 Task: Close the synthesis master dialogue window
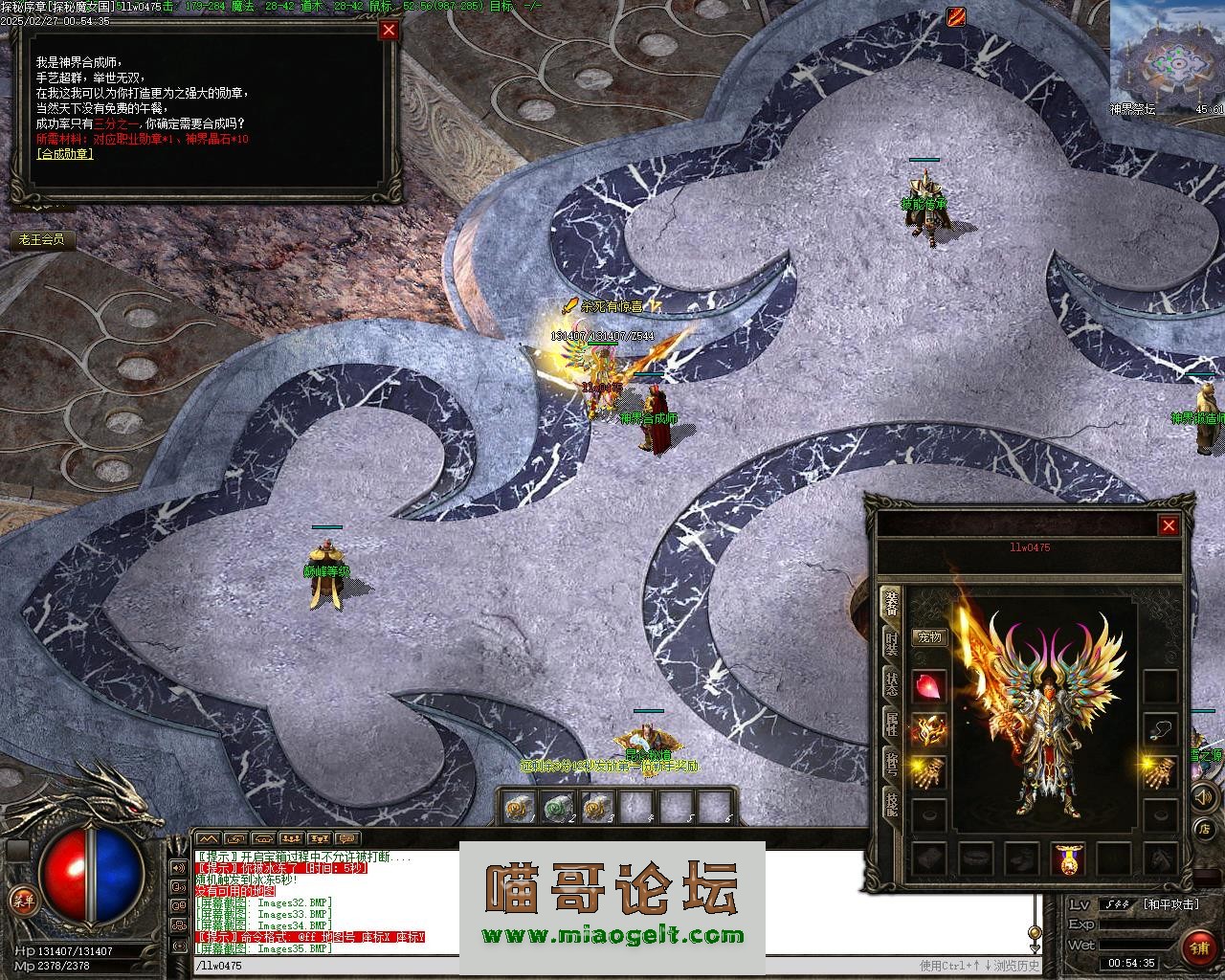(389, 30)
